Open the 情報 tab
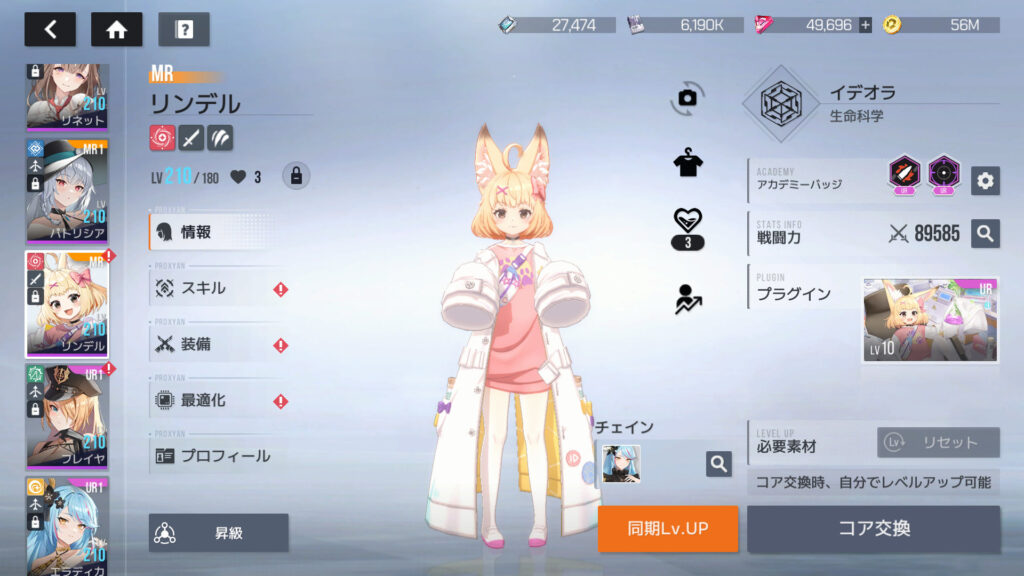The height and width of the screenshot is (576, 1024). (x=216, y=232)
